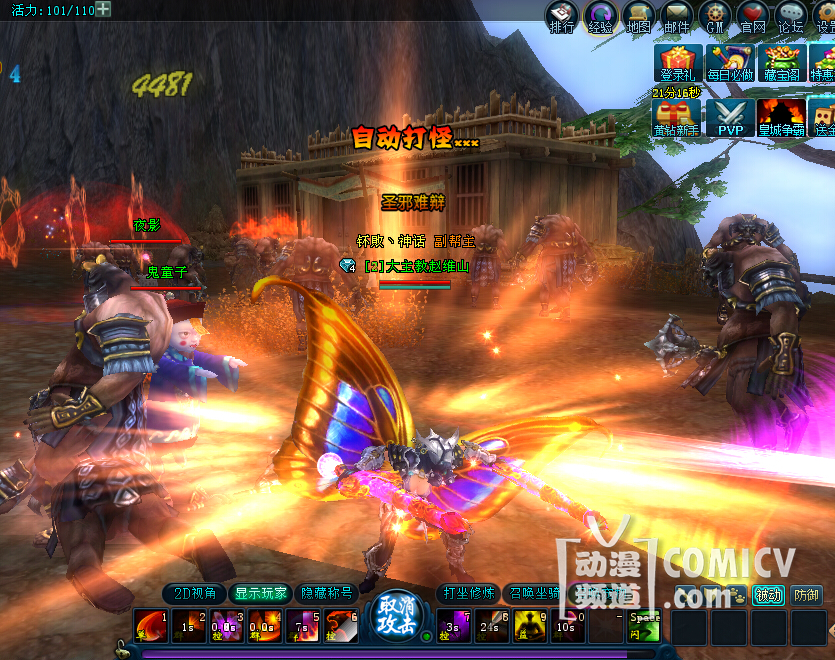Screen dimensions: 835x660
Task: Start 打坐修炼 meditation
Action: 468,593
